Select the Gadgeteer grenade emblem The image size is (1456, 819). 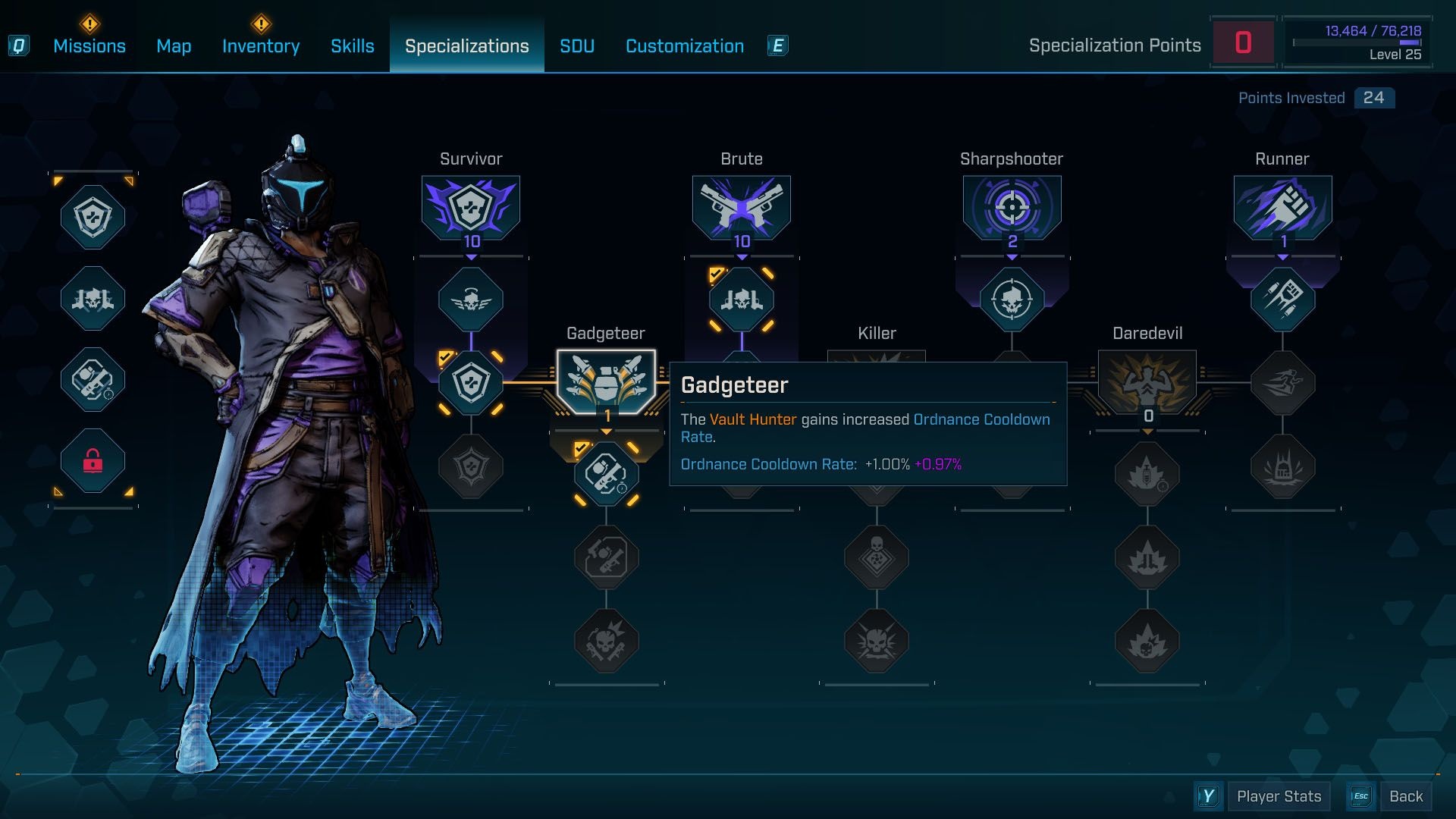tap(606, 381)
